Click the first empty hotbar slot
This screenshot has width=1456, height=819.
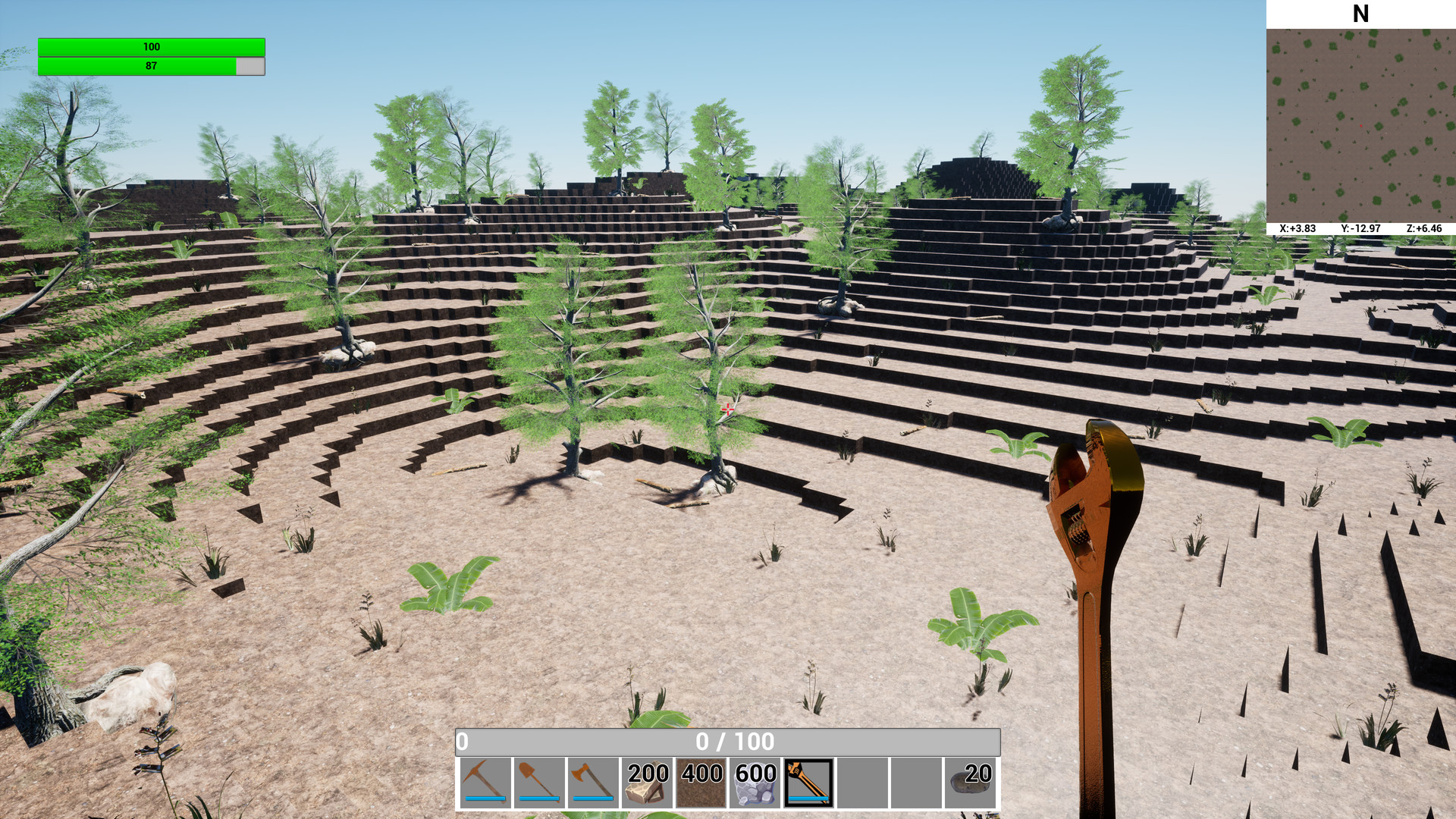(863, 780)
